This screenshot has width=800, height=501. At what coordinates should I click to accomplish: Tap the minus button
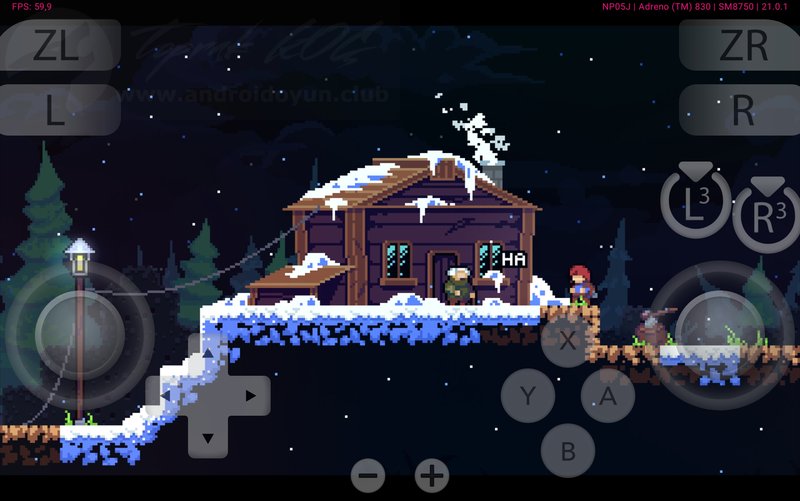(x=368, y=475)
